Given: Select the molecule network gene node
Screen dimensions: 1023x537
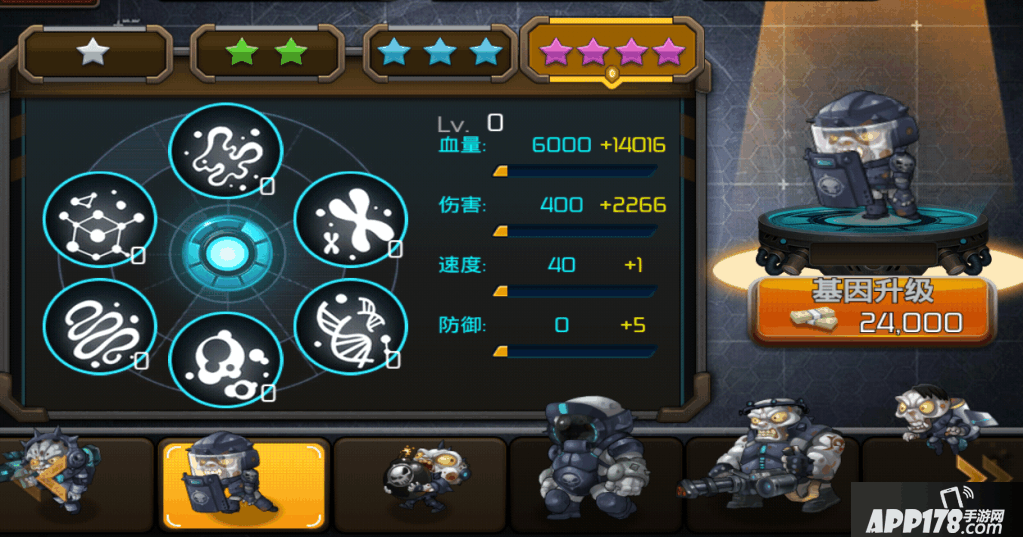Looking at the screenshot, I should pos(100,219).
